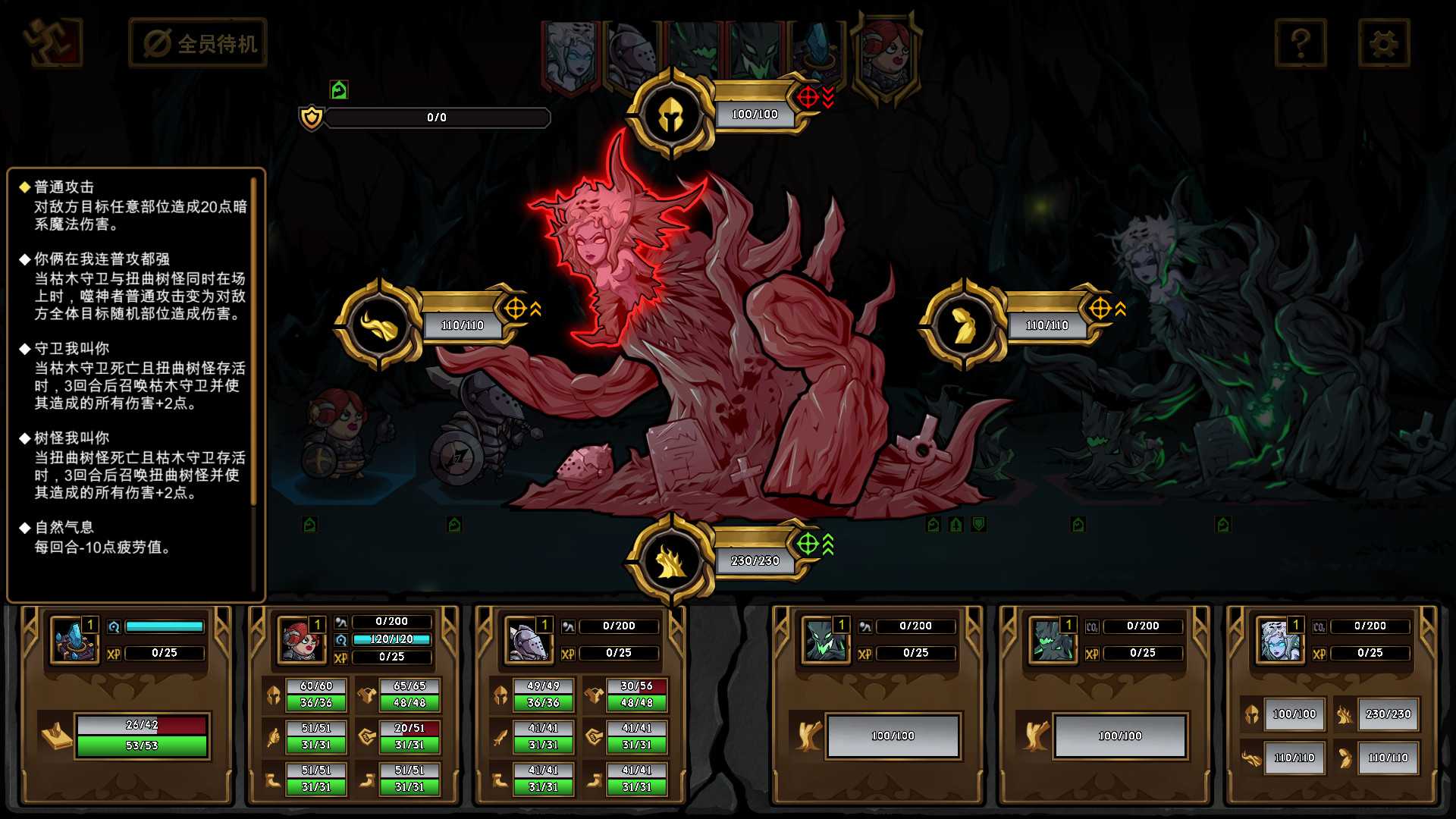
Task: Select the white-haired boss portrait in bottom panel
Action: 1279,639
